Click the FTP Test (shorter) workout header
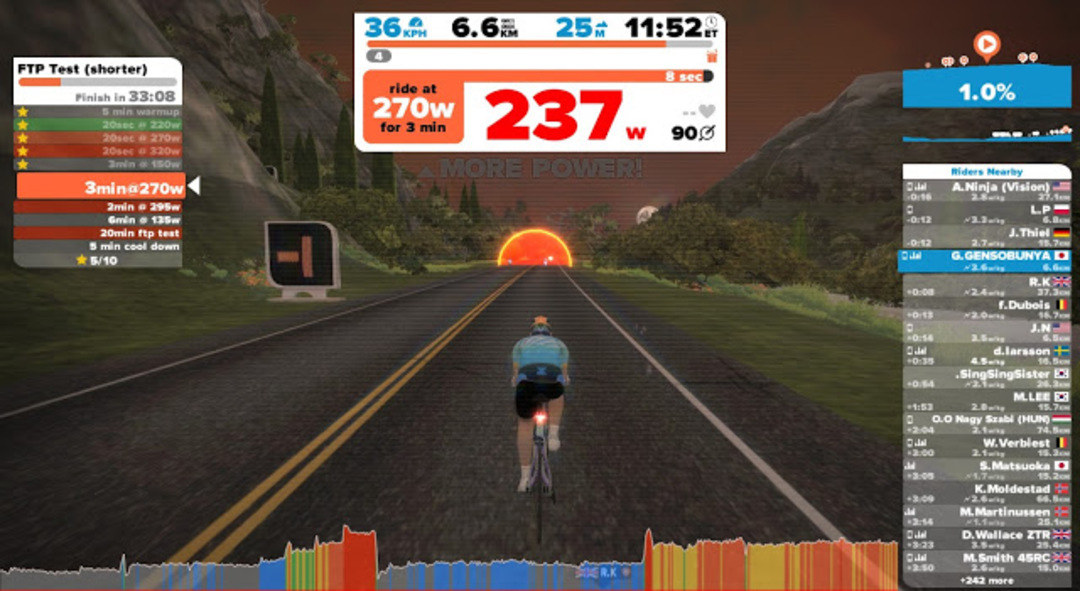 point(98,69)
